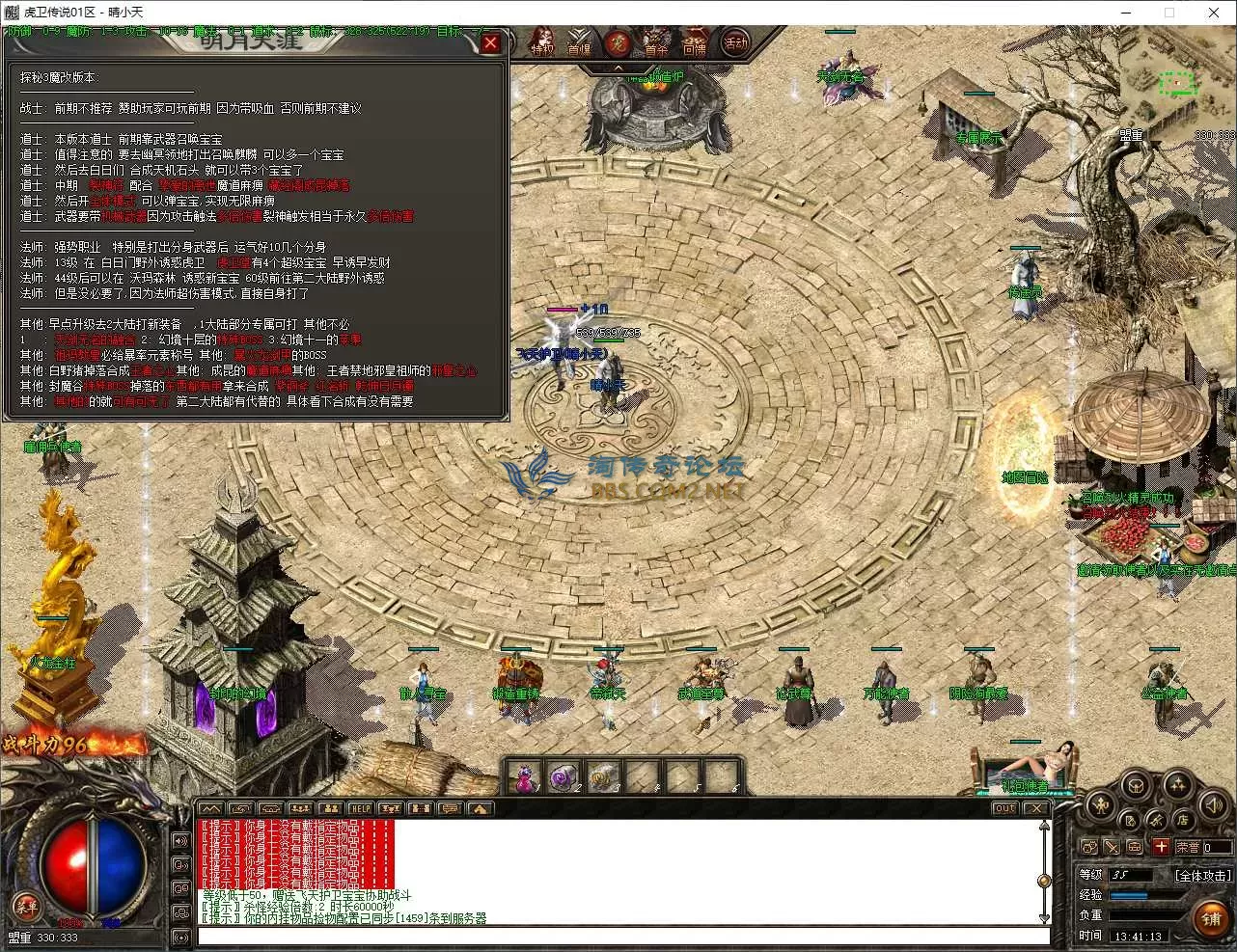Open the 活动 events button
Screen dimensions: 1237x952
(x=736, y=42)
